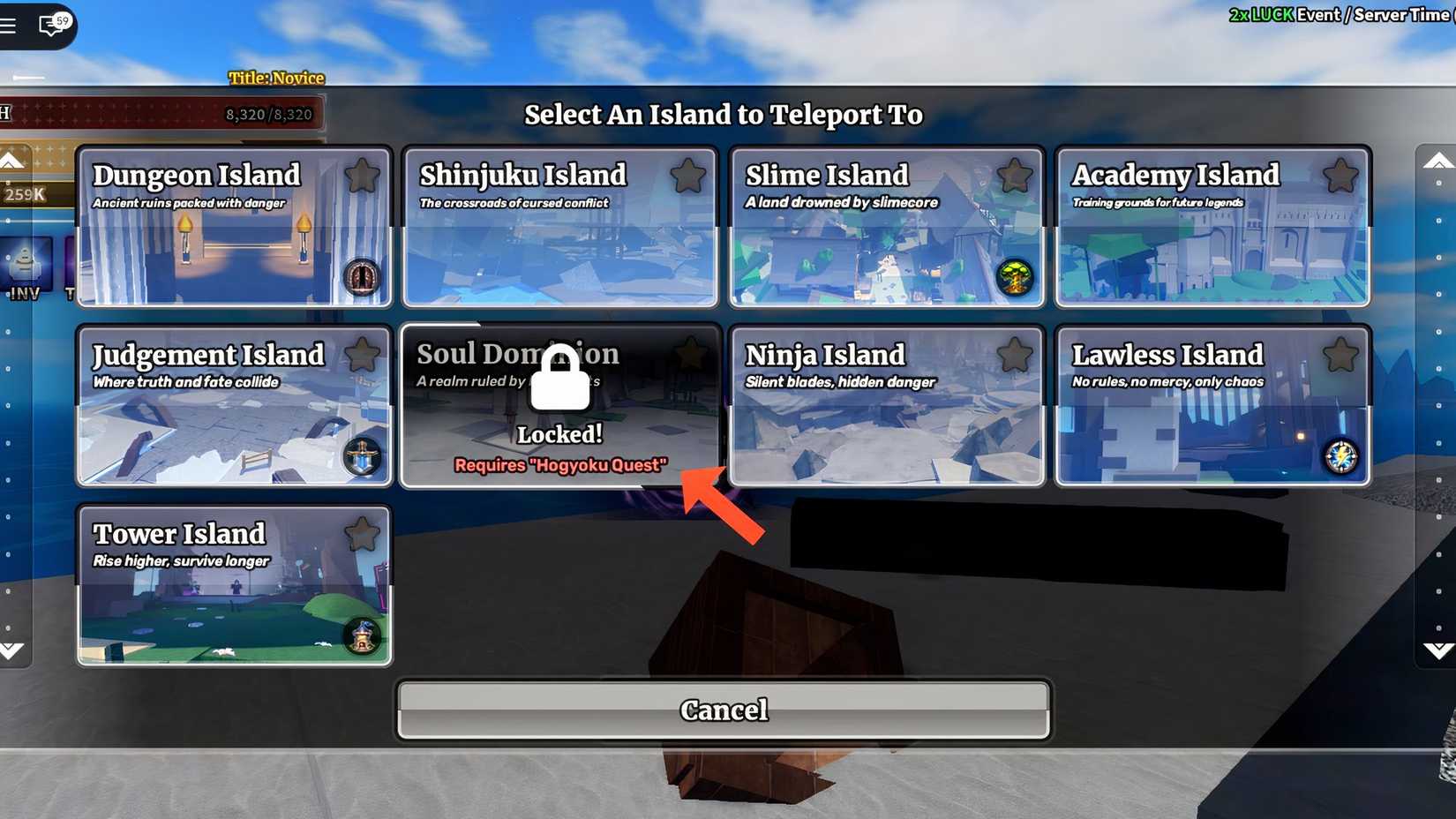This screenshot has width=1456, height=819.
Task: Click the Tower Island wizard hat emblem
Action: coord(361,635)
